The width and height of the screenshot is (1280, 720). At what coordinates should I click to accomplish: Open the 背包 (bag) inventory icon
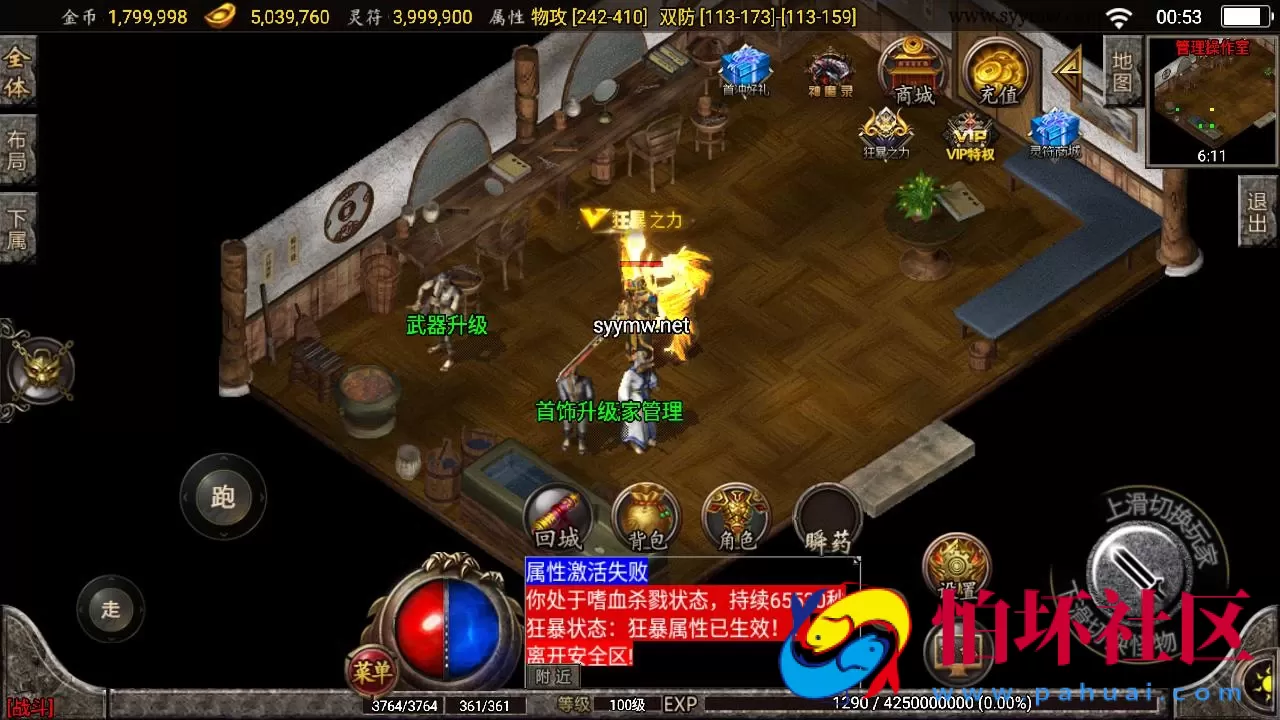pyautogui.click(x=646, y=515)
